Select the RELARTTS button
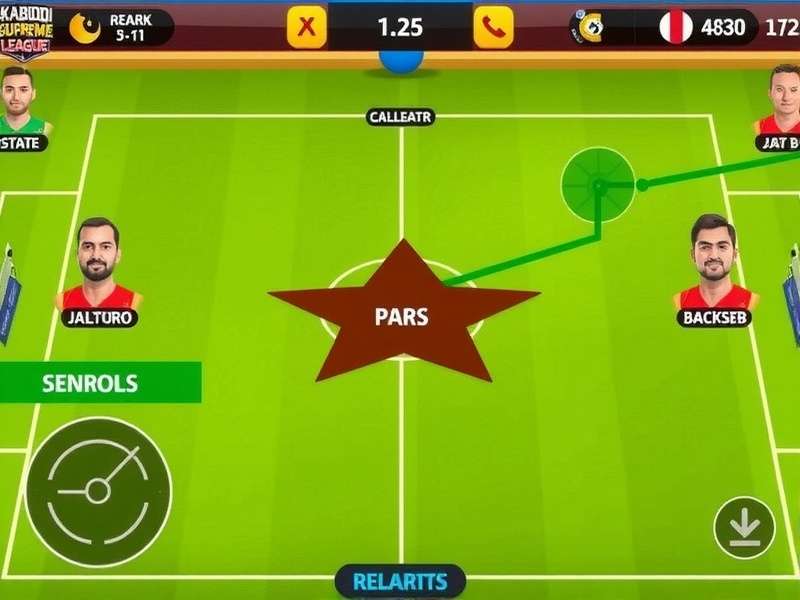The height and width of the screenshot is (600, 800). pos(400,581)
